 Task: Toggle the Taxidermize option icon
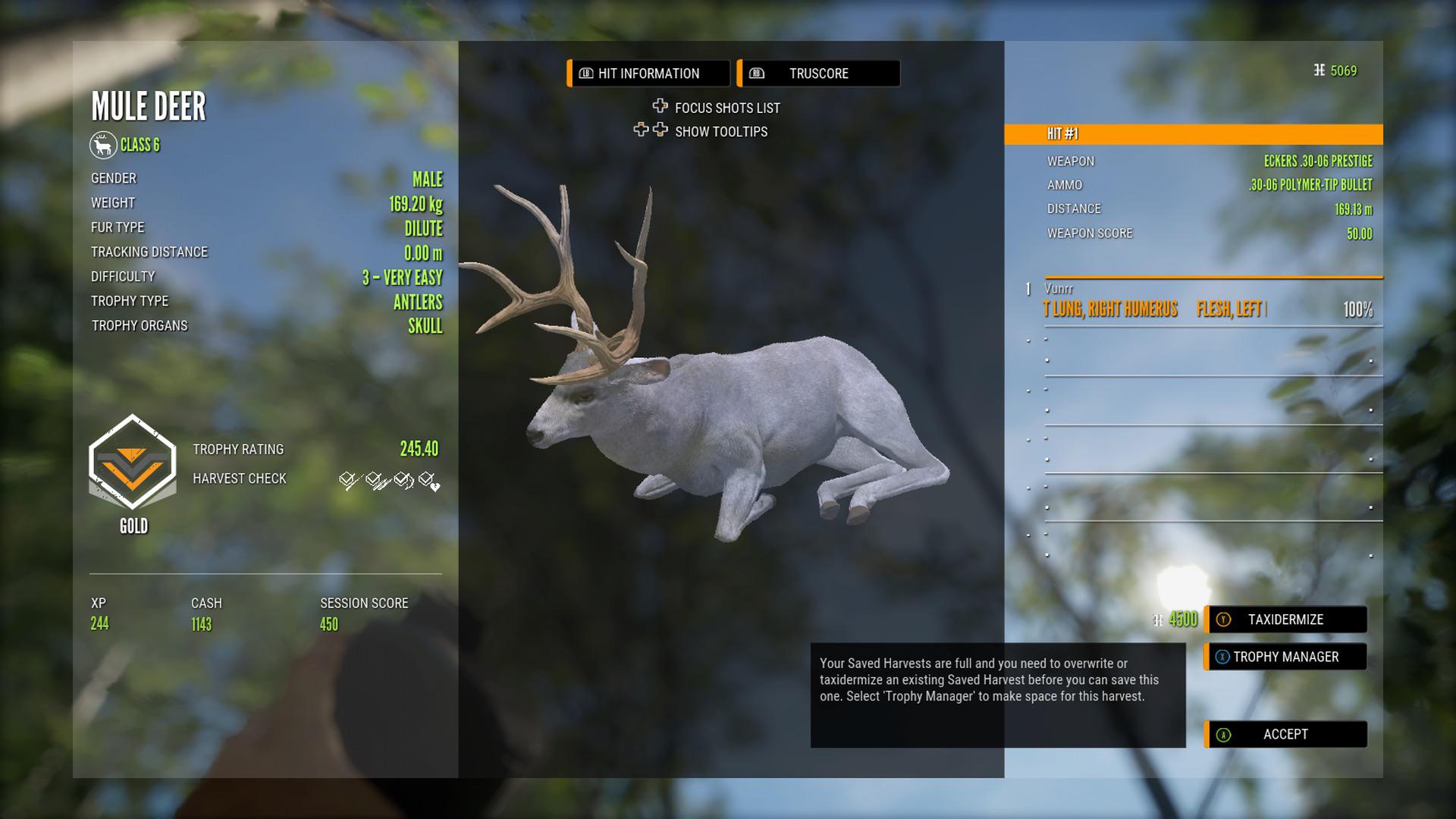click(x=1222, y=620)
